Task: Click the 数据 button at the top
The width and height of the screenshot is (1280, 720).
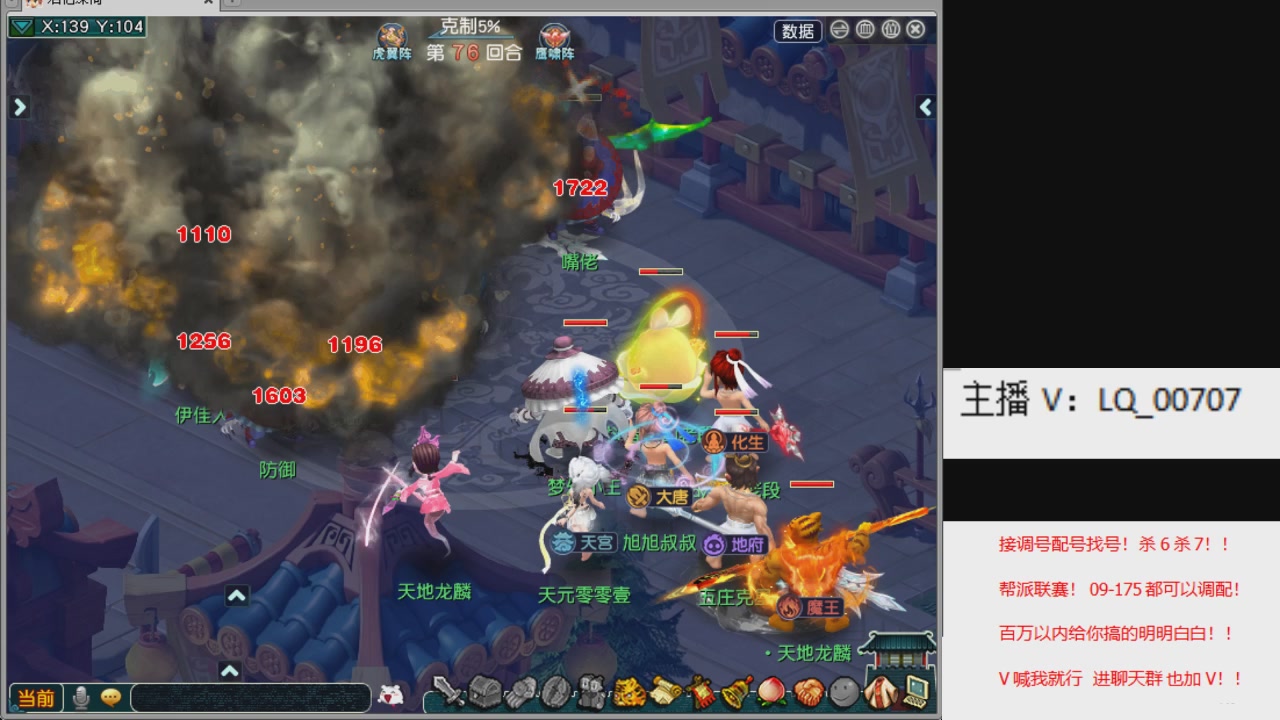Action: click(797, 31)
